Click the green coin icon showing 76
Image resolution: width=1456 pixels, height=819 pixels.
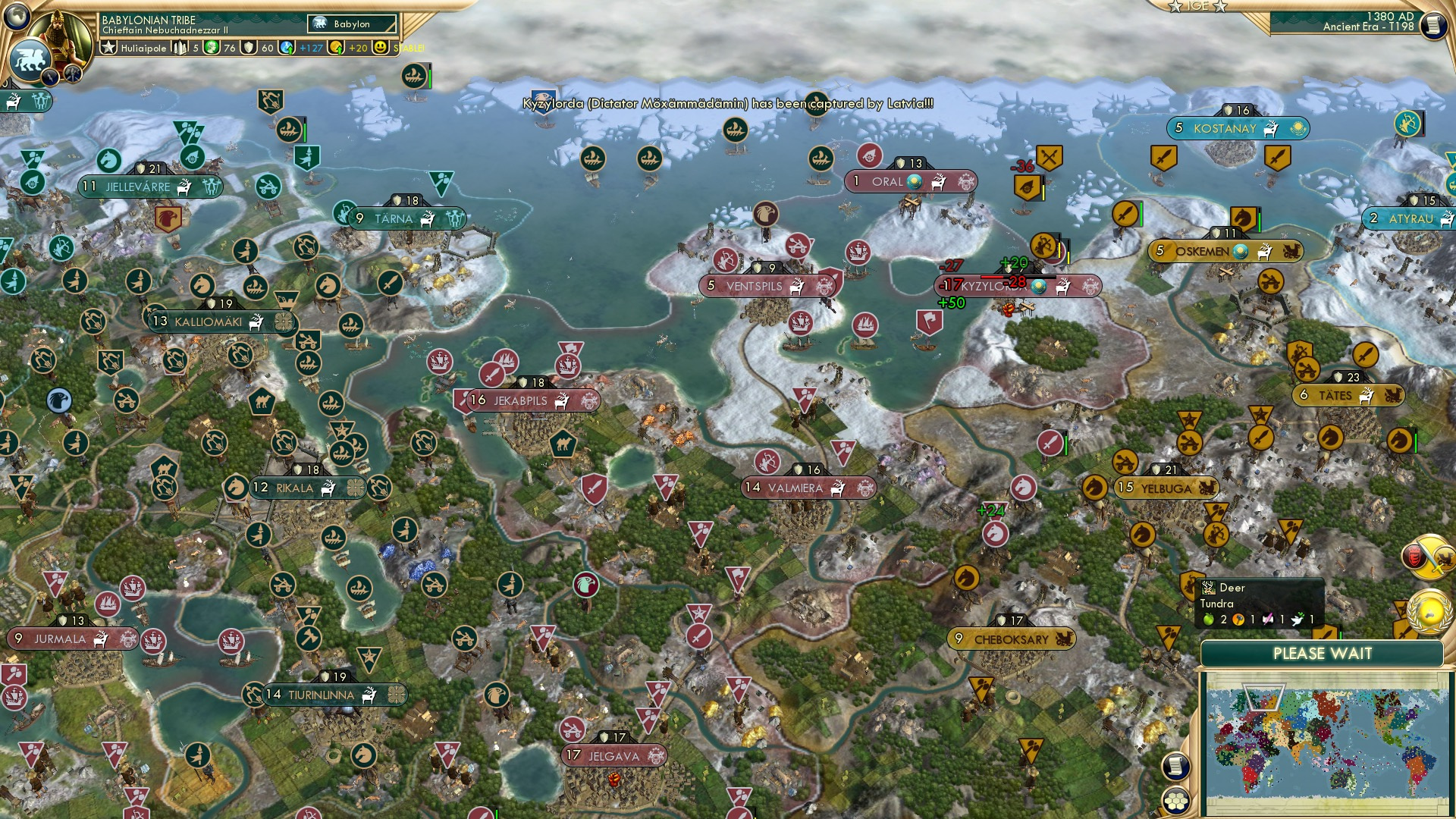[211, 47]
